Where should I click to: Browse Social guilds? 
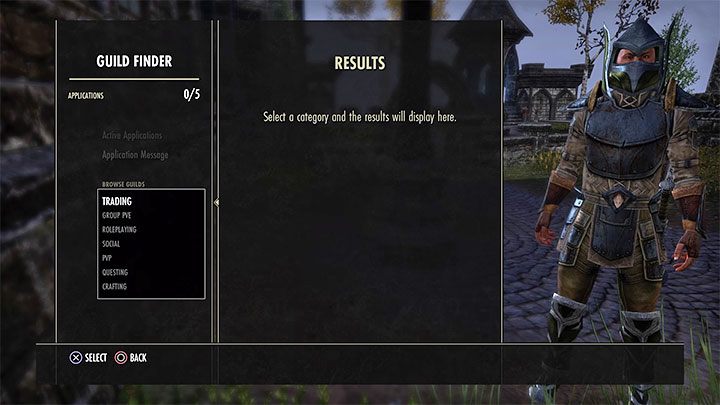tap(110, 243)
